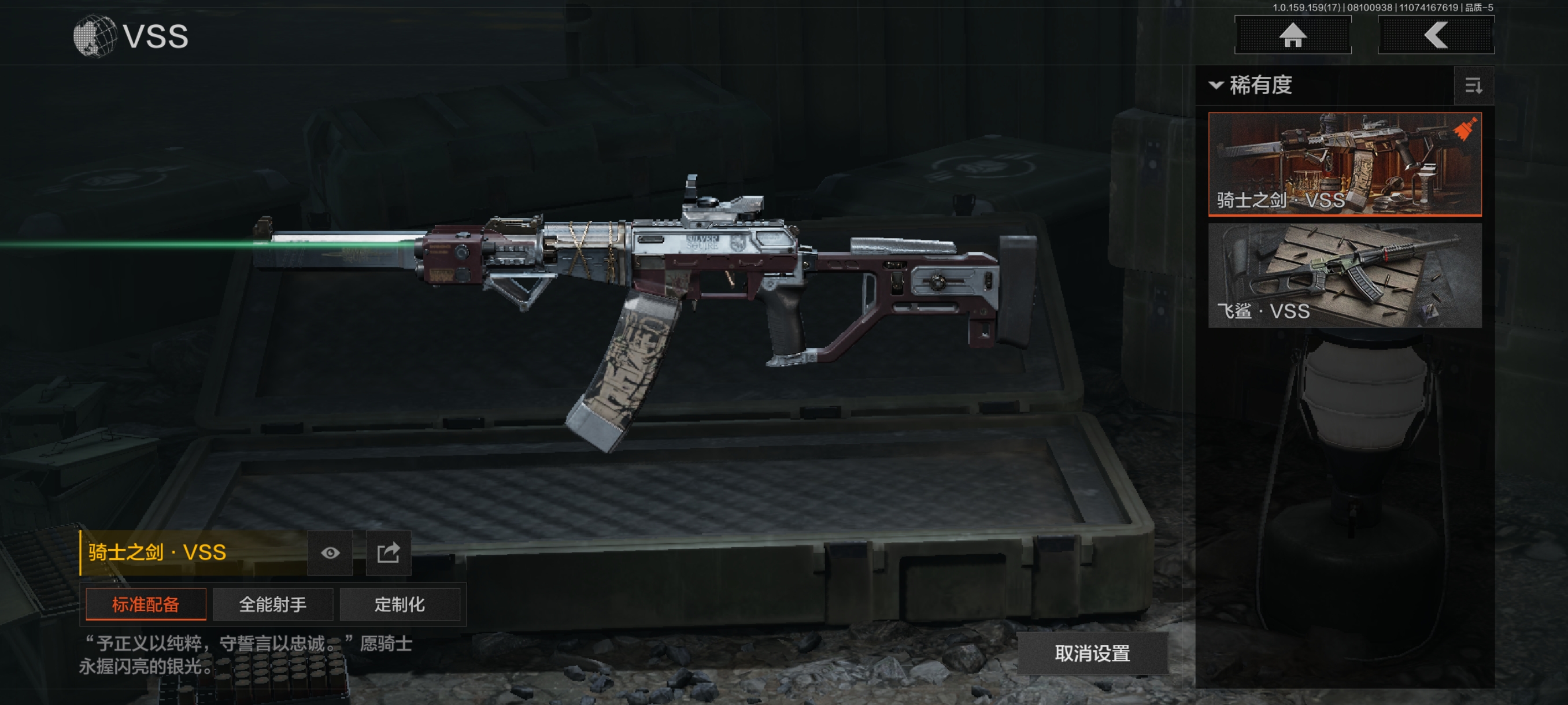Switch to the 全能射手 tab
Image resolution: width=1568 pixels, height=705 pixels.
coord(273,604)
